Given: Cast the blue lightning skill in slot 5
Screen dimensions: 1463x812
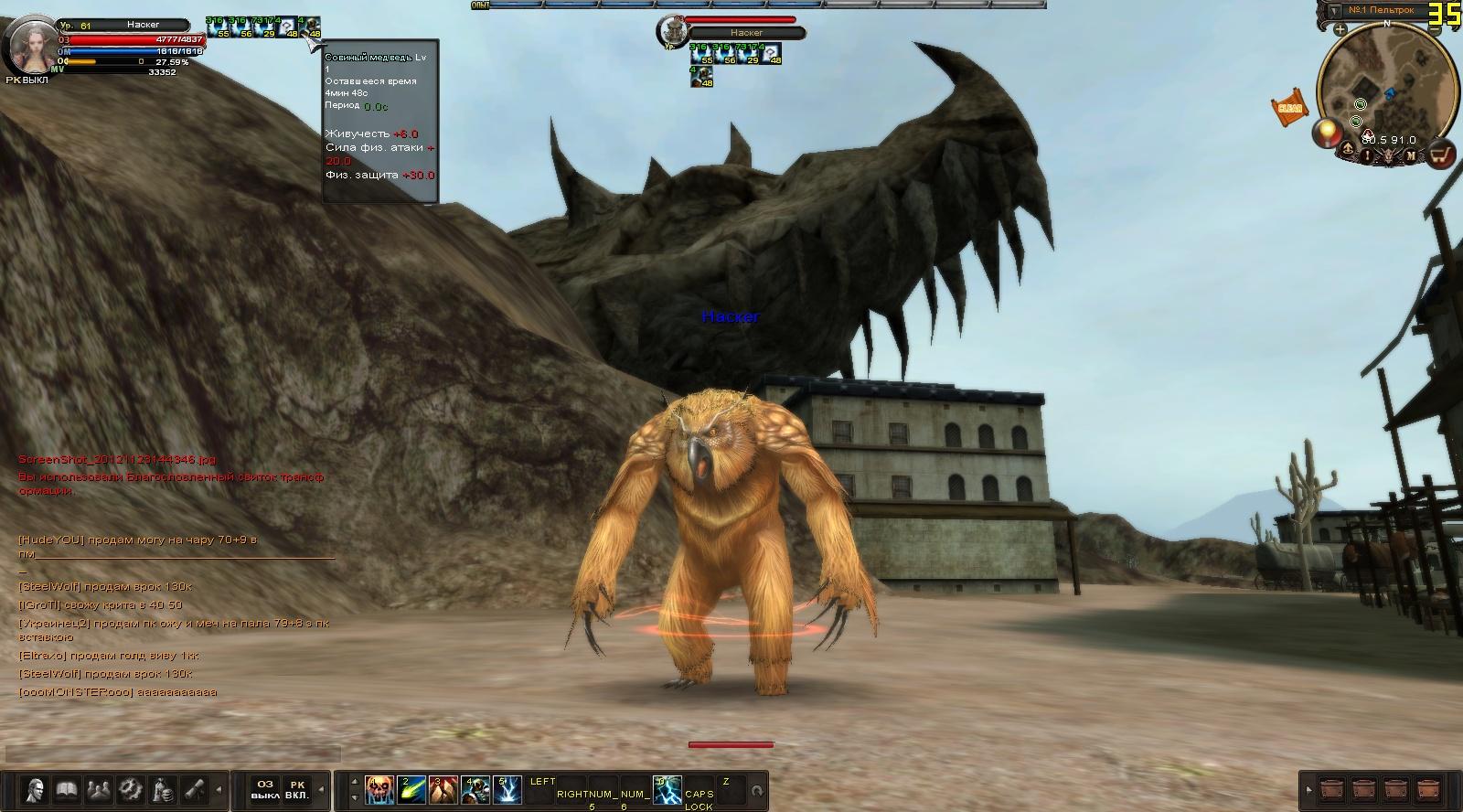Looking at the screenshot, I should 507,790.
